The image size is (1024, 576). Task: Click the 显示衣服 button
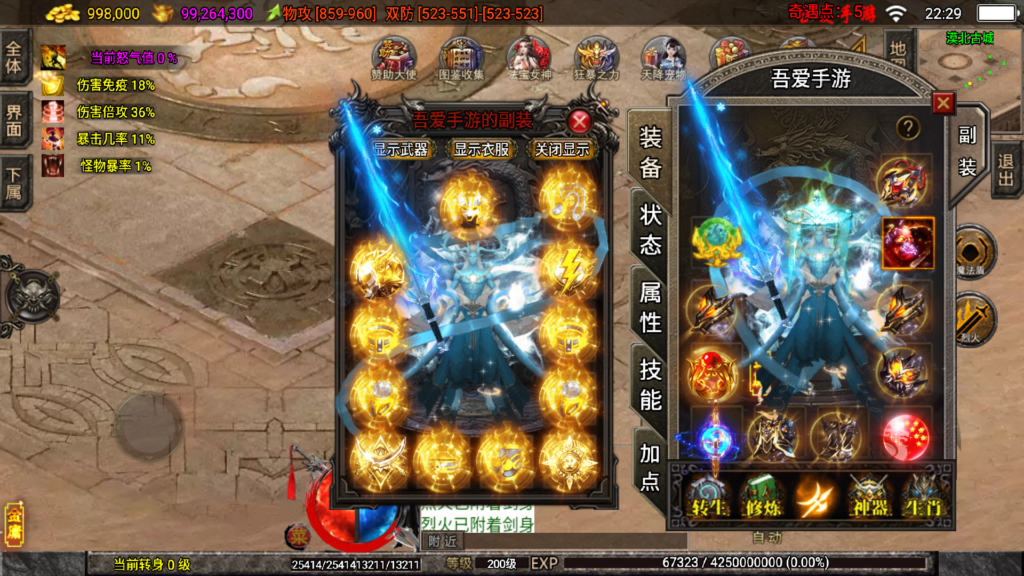[480, 150]
